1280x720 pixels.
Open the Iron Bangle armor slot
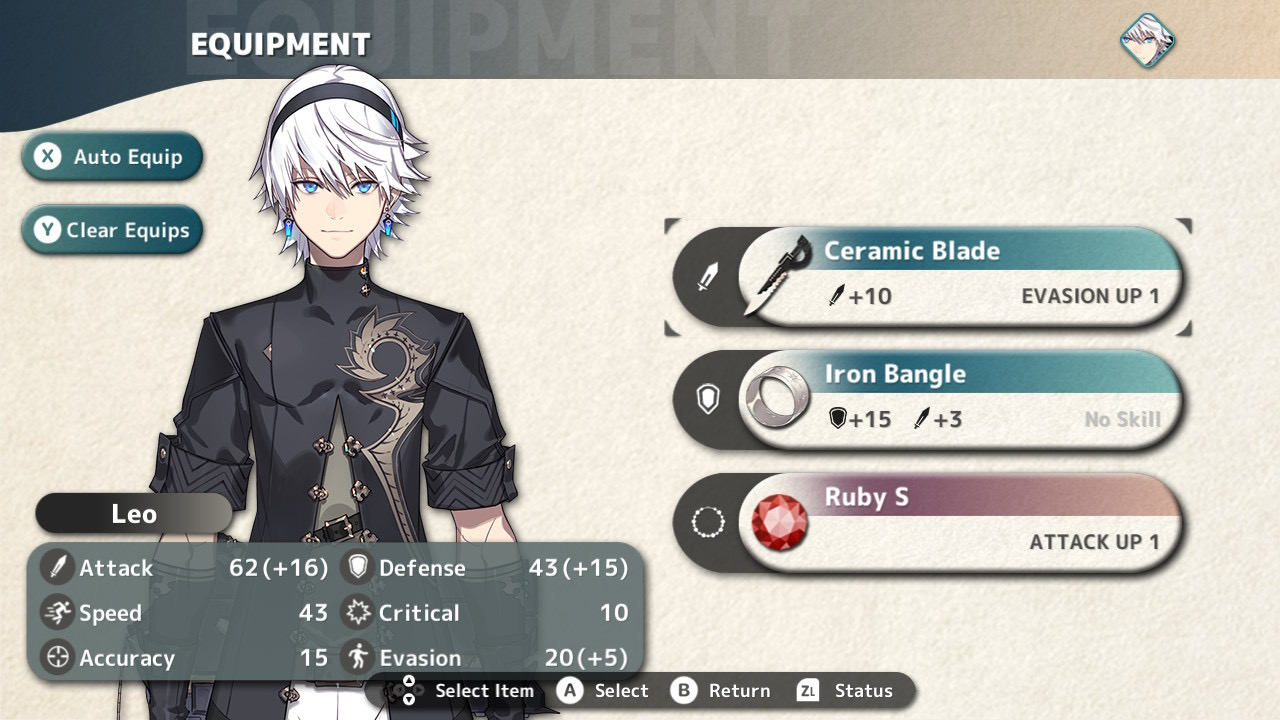click(x=926, y=399)
